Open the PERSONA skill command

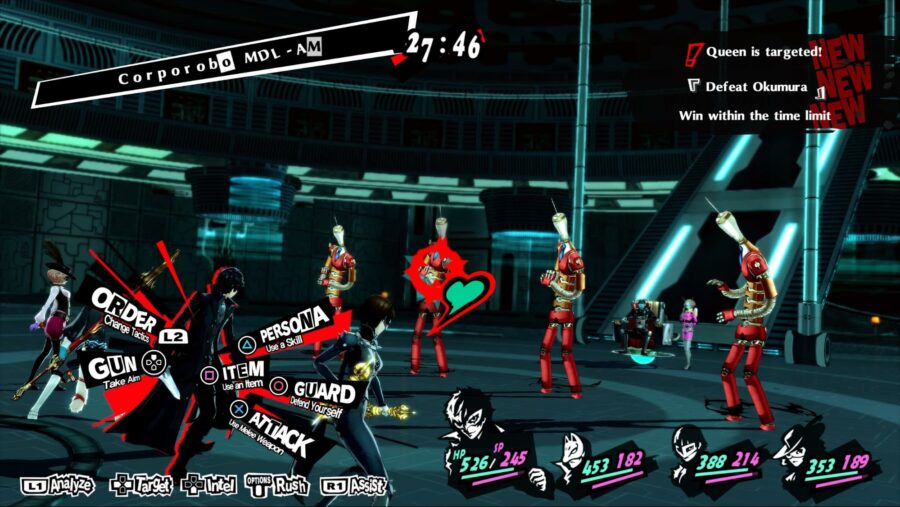click(x=290, y=329)
